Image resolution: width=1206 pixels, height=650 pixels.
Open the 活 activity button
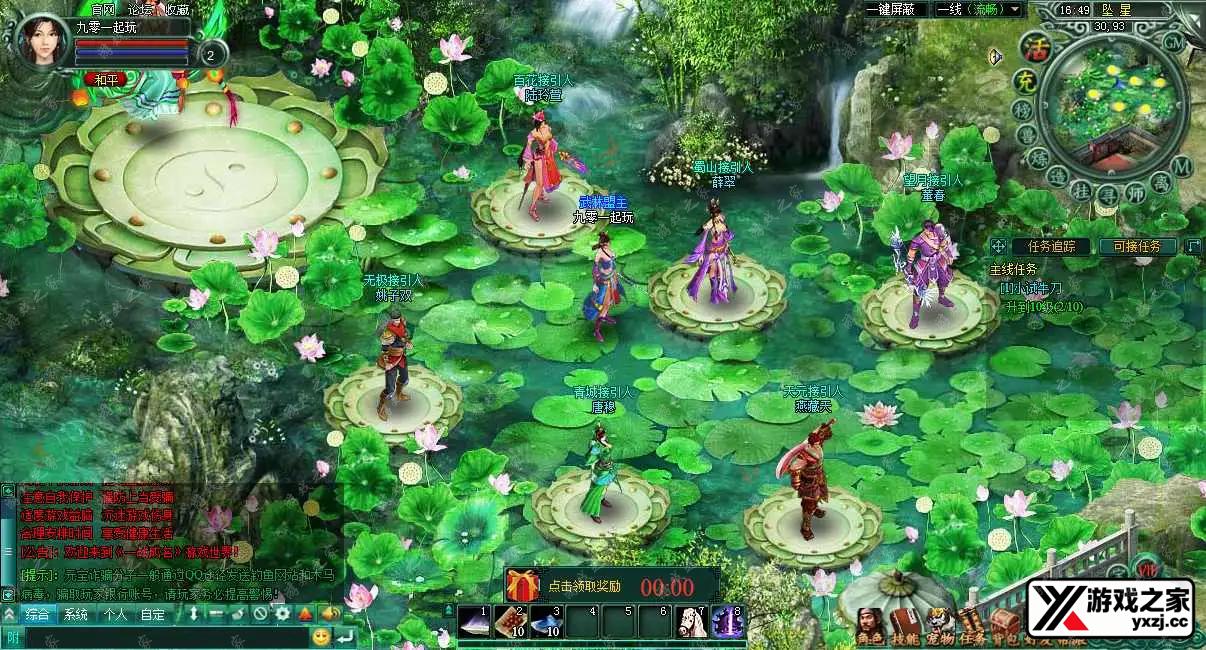[x=1038, y=47]
